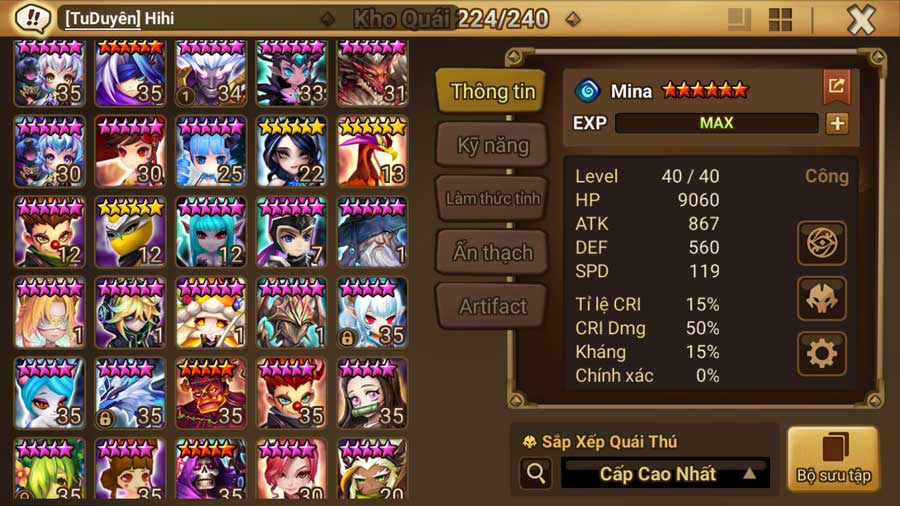Switch to the four-square grid view
Viewport: 900px width, 506px height.
tap(780, 19)
